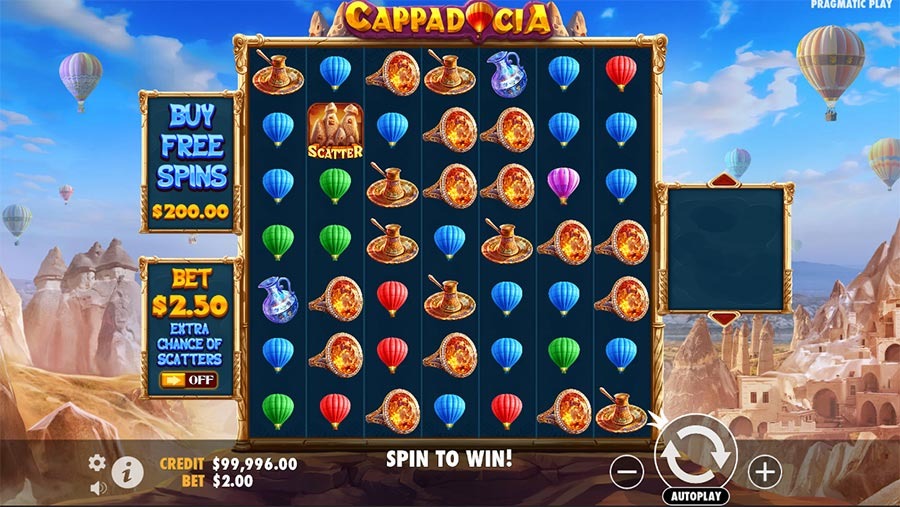Screen dimensions: 900x507
Task: Buy free spins for $200.00
Action: click(x=191, y=162)
